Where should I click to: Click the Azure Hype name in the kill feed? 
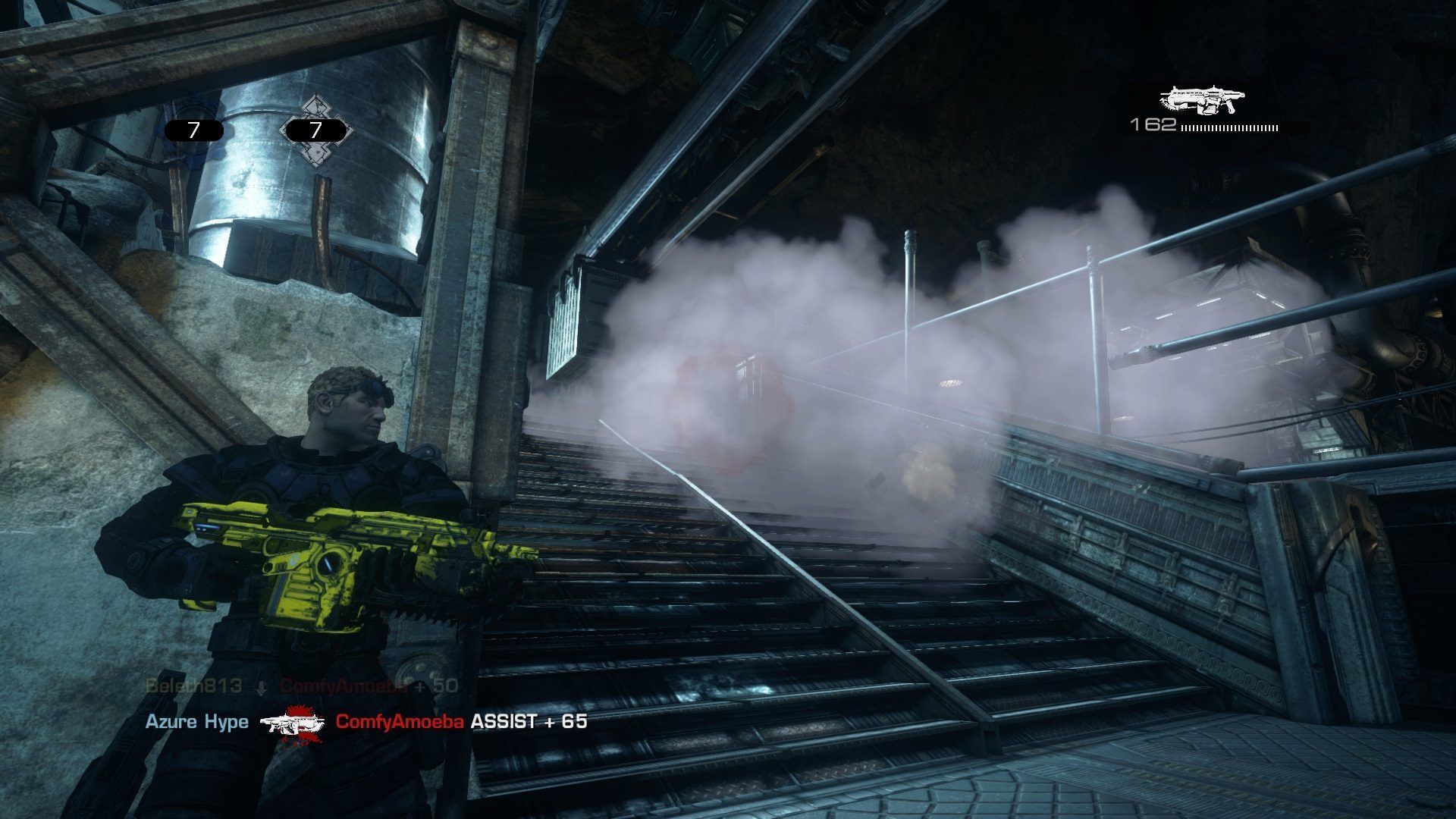coord(197,721)
